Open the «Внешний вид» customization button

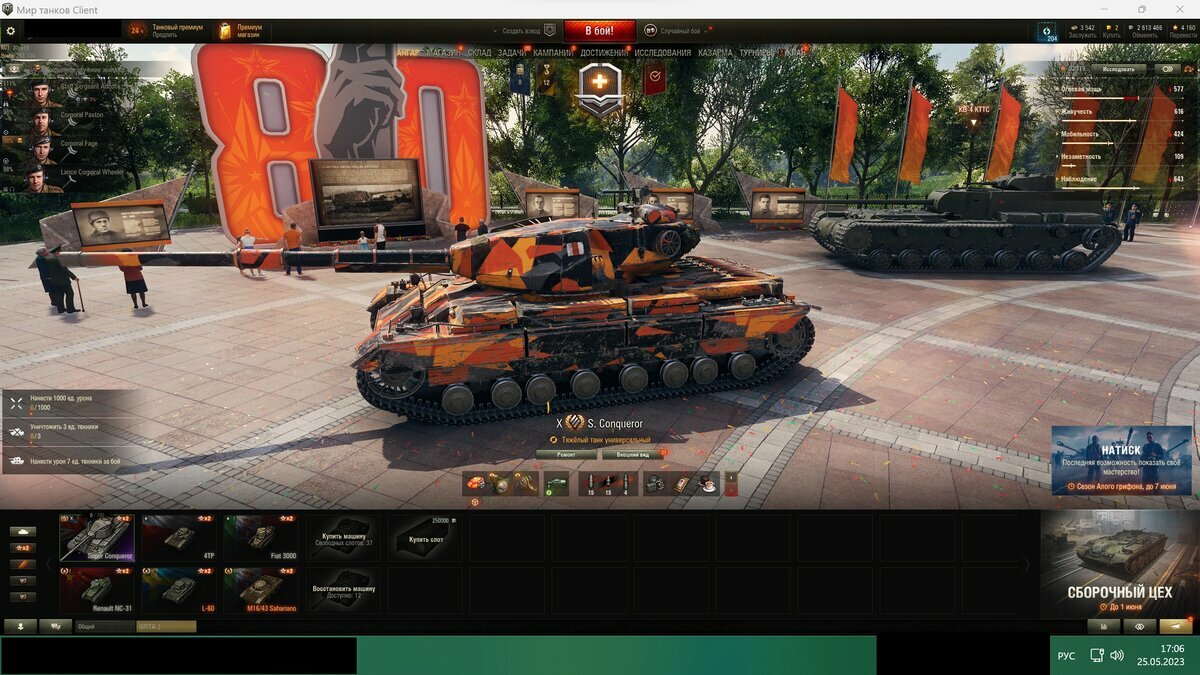click(x=632, y=454)
